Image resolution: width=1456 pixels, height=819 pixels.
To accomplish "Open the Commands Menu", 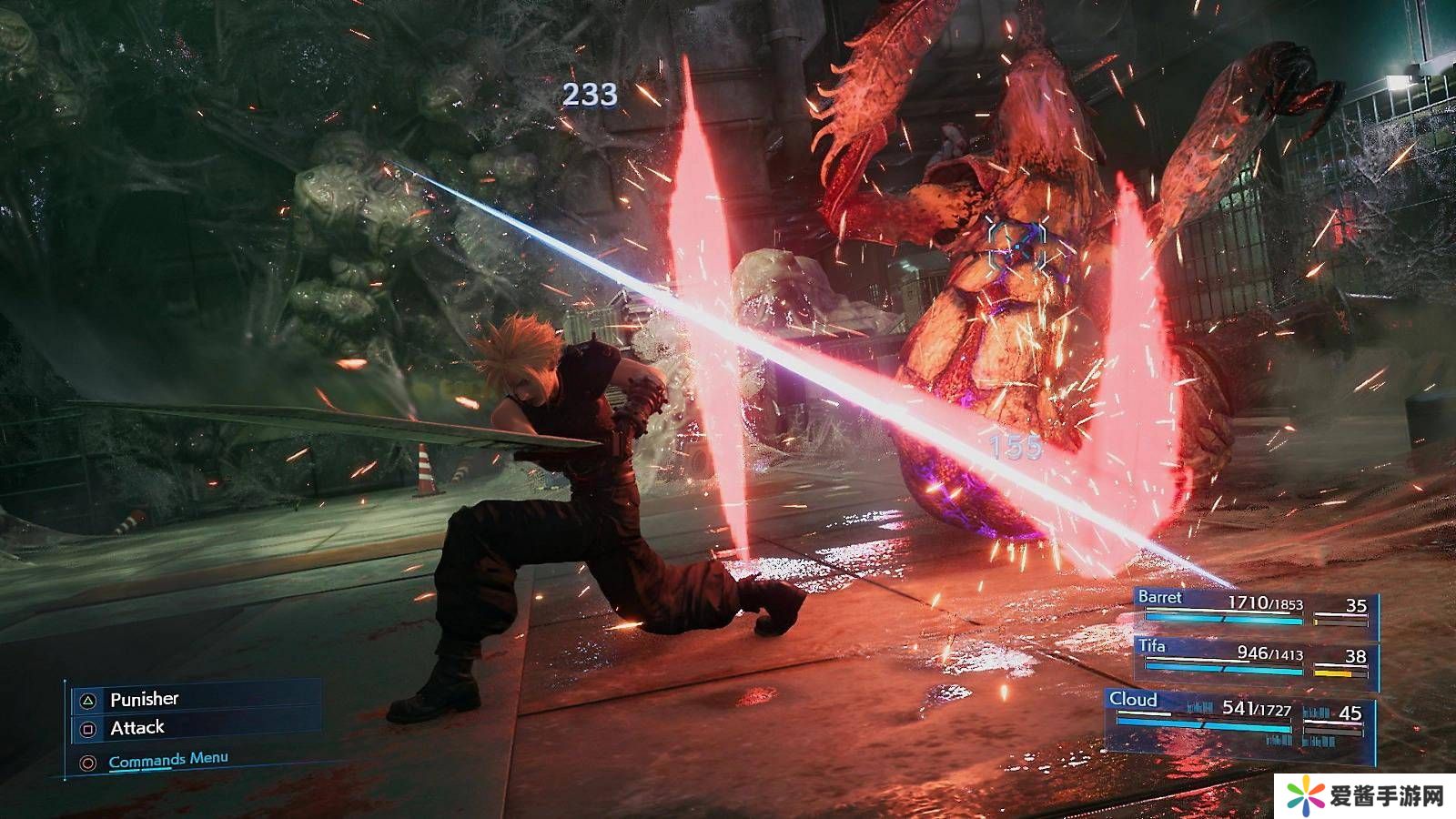I will click(167, 760).
